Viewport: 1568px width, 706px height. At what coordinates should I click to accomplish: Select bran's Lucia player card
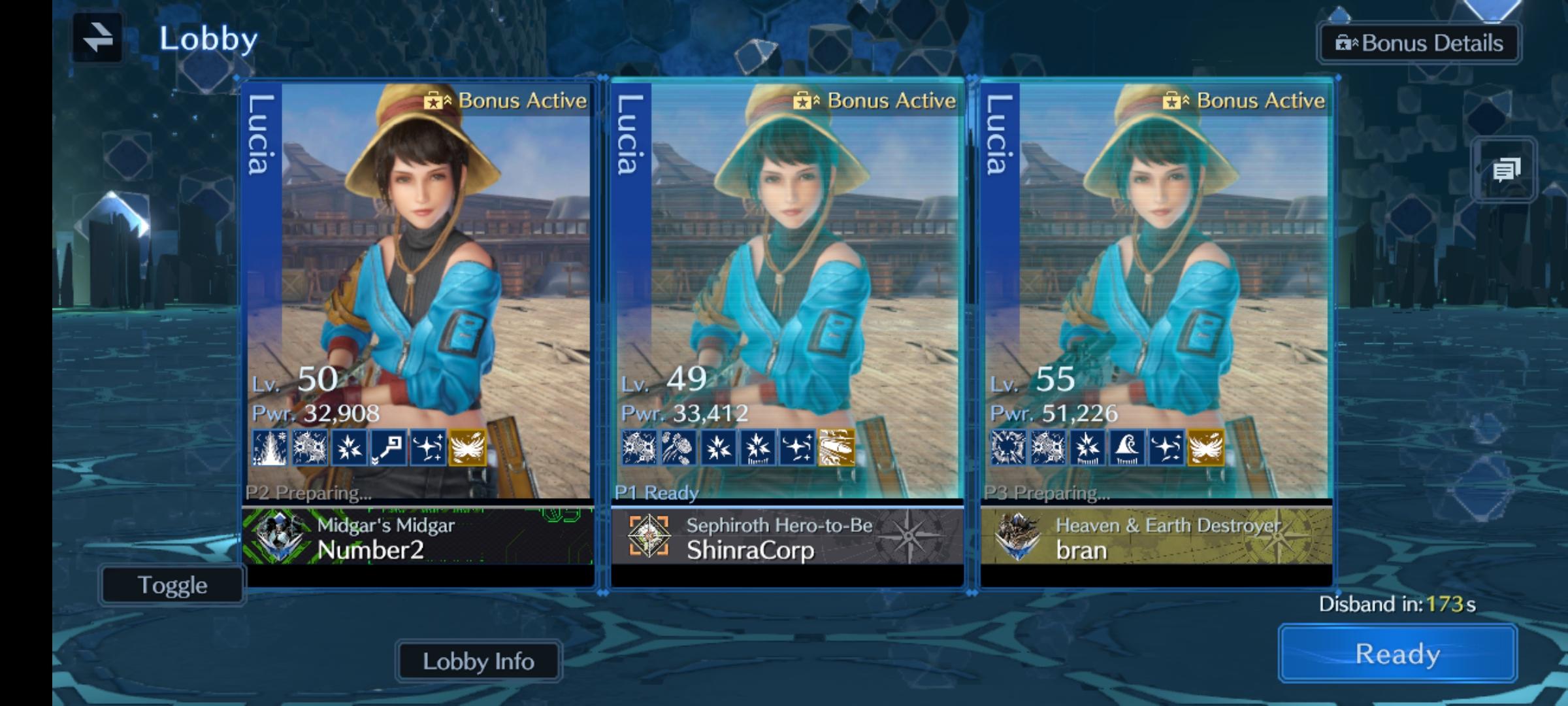click(x=1156, y=288)
